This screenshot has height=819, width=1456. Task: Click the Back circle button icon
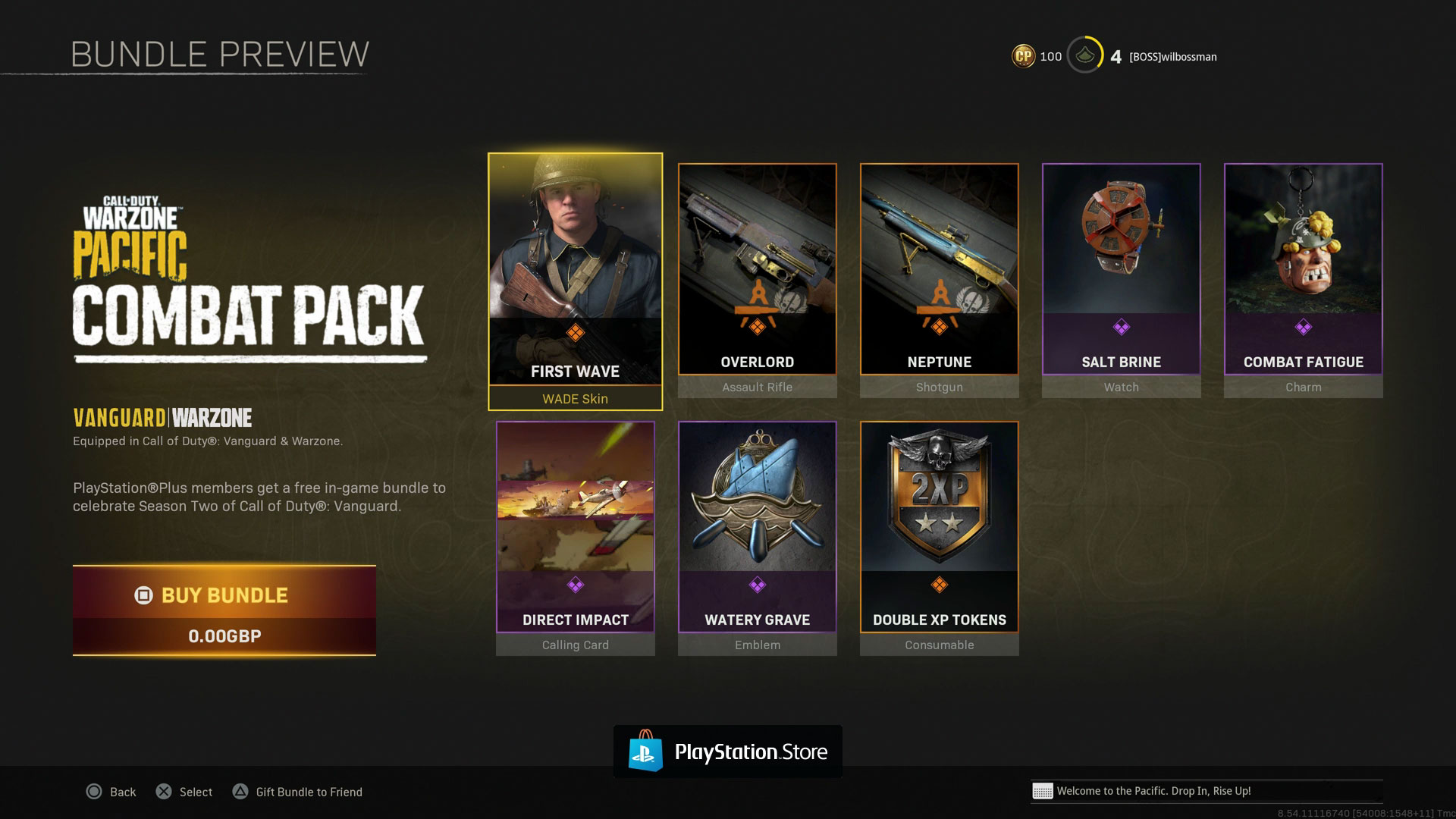click(x=94, y=791)
